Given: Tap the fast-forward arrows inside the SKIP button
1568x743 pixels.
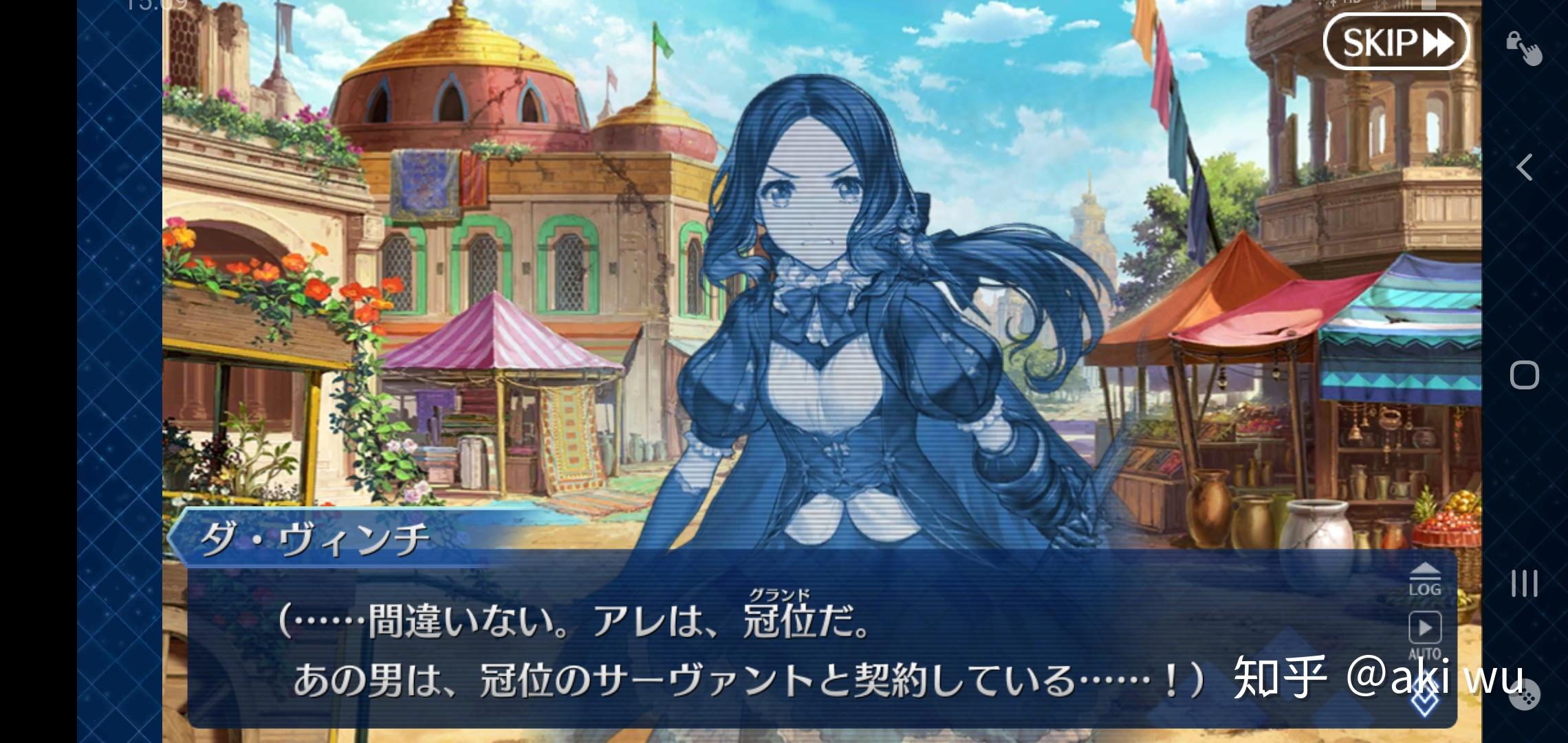Looking at the screenshot, I should [1437, 43].
